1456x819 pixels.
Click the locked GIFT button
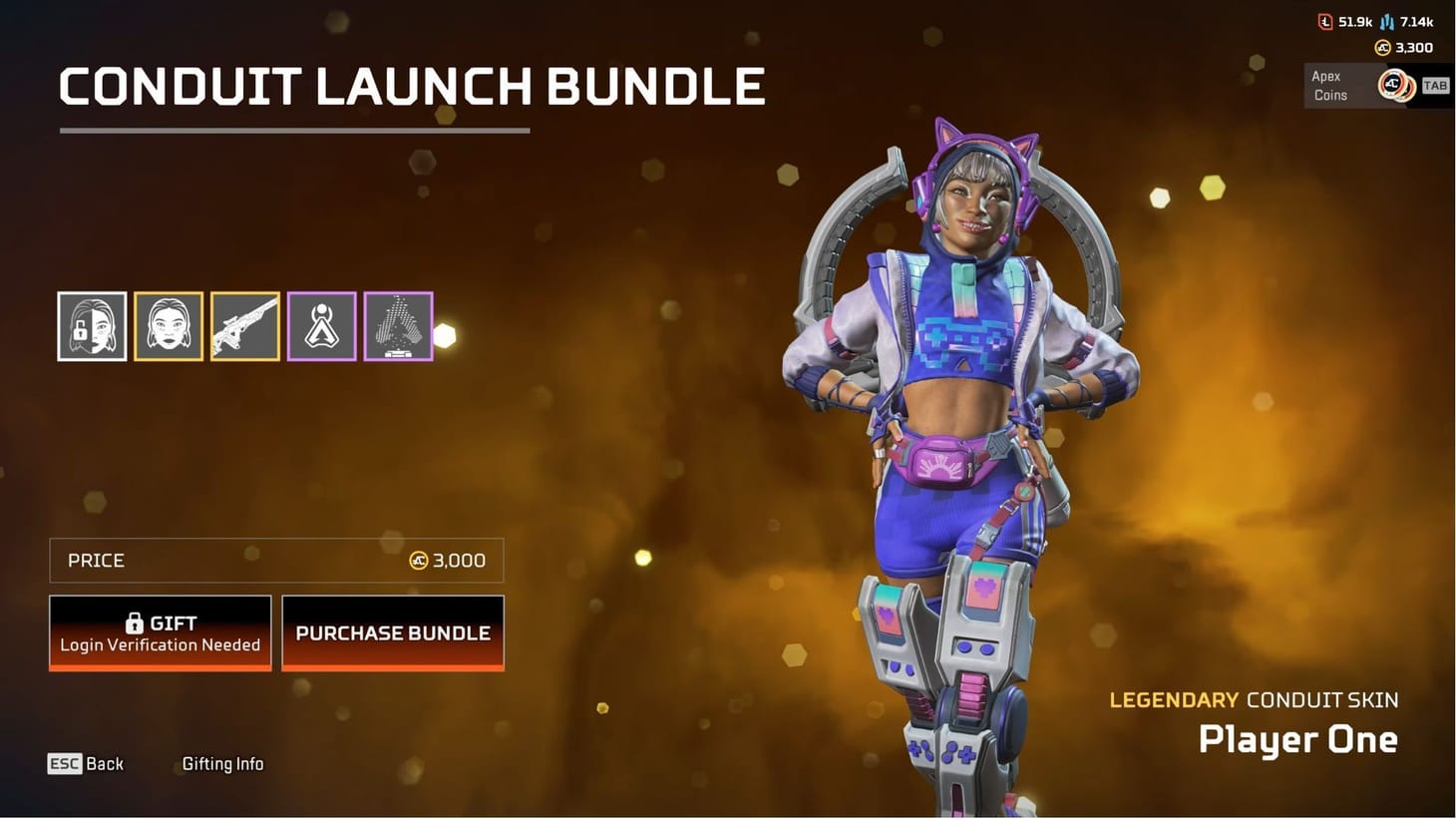tap(160, 632)
